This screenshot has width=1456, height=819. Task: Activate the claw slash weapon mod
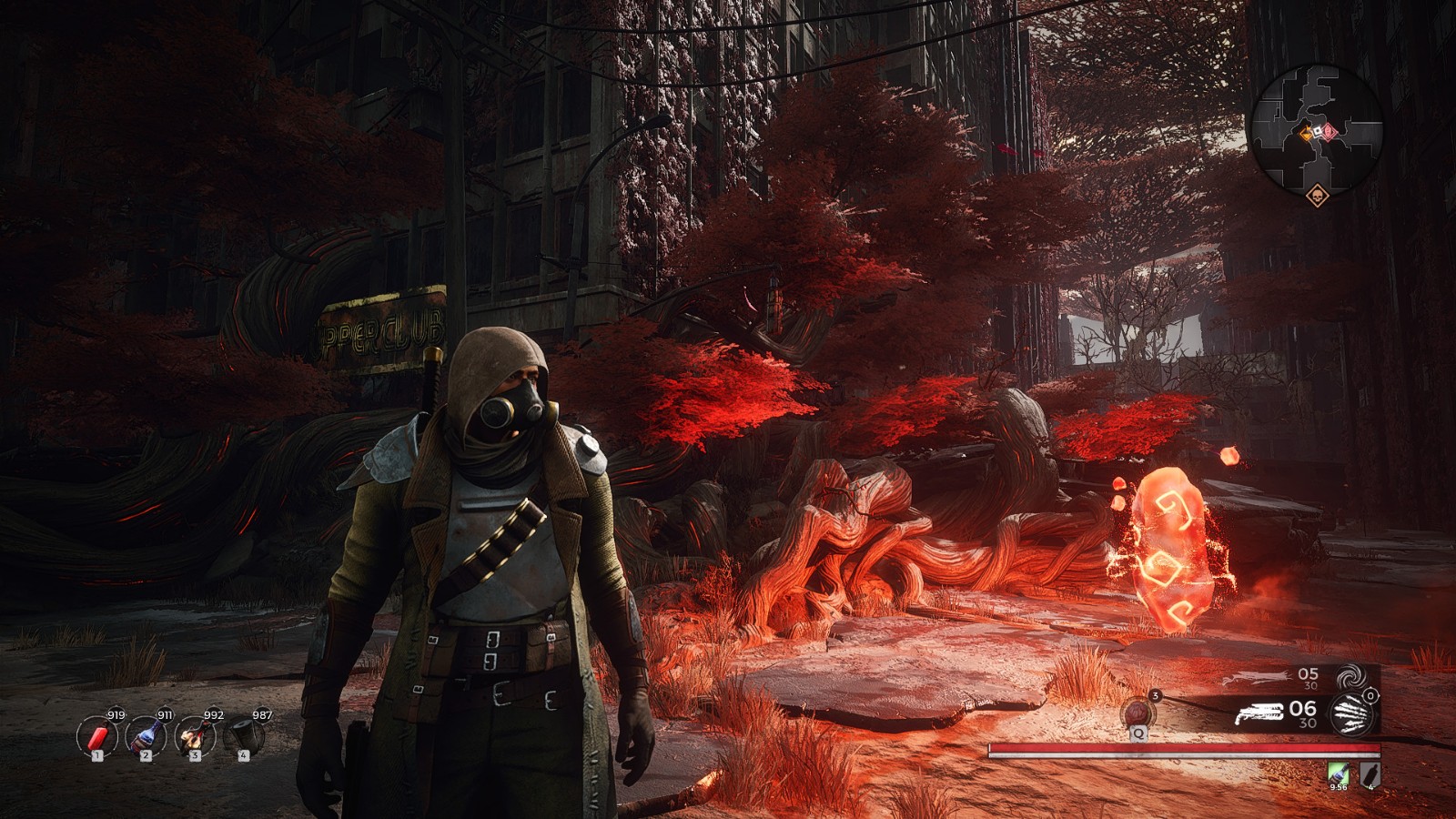click(x=1350, y=713)
